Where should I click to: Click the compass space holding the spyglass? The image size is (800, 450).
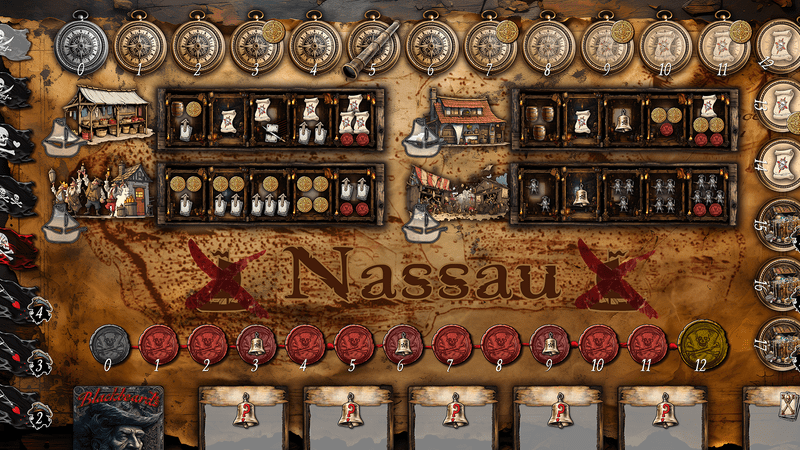pos(373,46)
